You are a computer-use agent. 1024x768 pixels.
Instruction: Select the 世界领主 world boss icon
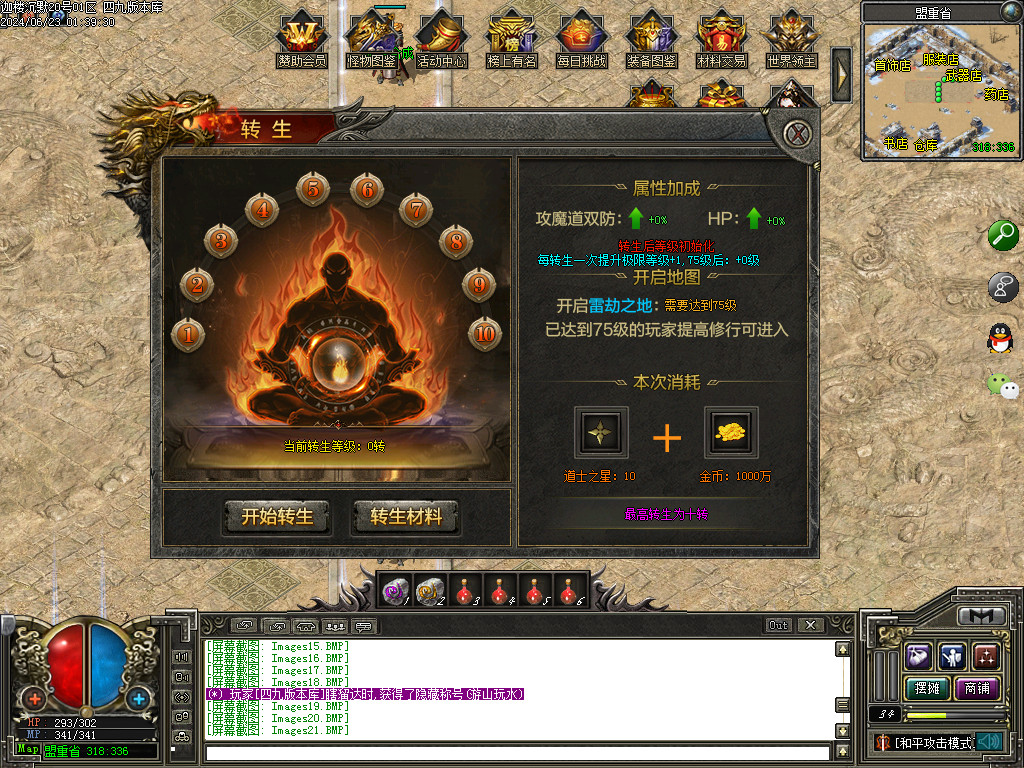click(x=792, y=38)
